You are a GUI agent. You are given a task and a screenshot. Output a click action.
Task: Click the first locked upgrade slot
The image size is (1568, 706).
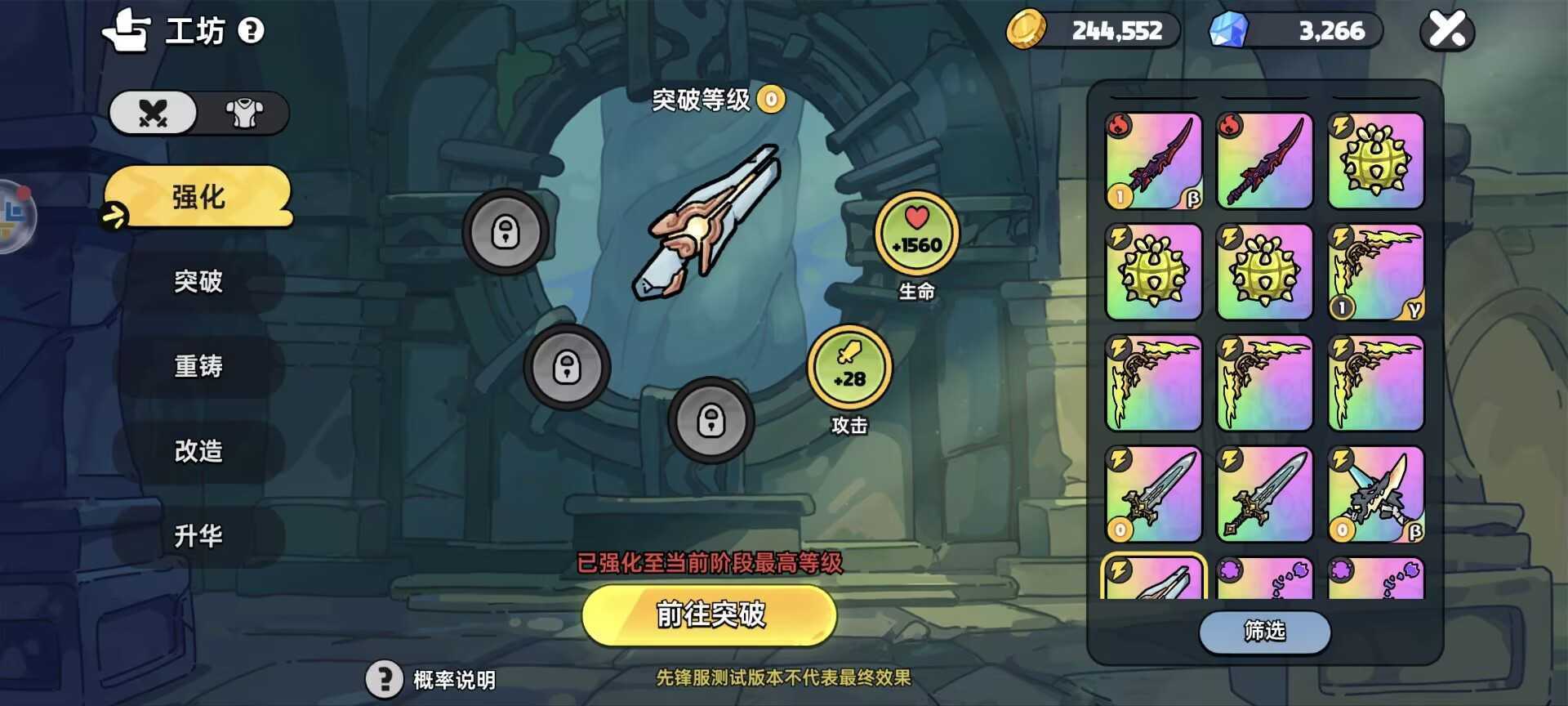point(504,232)
